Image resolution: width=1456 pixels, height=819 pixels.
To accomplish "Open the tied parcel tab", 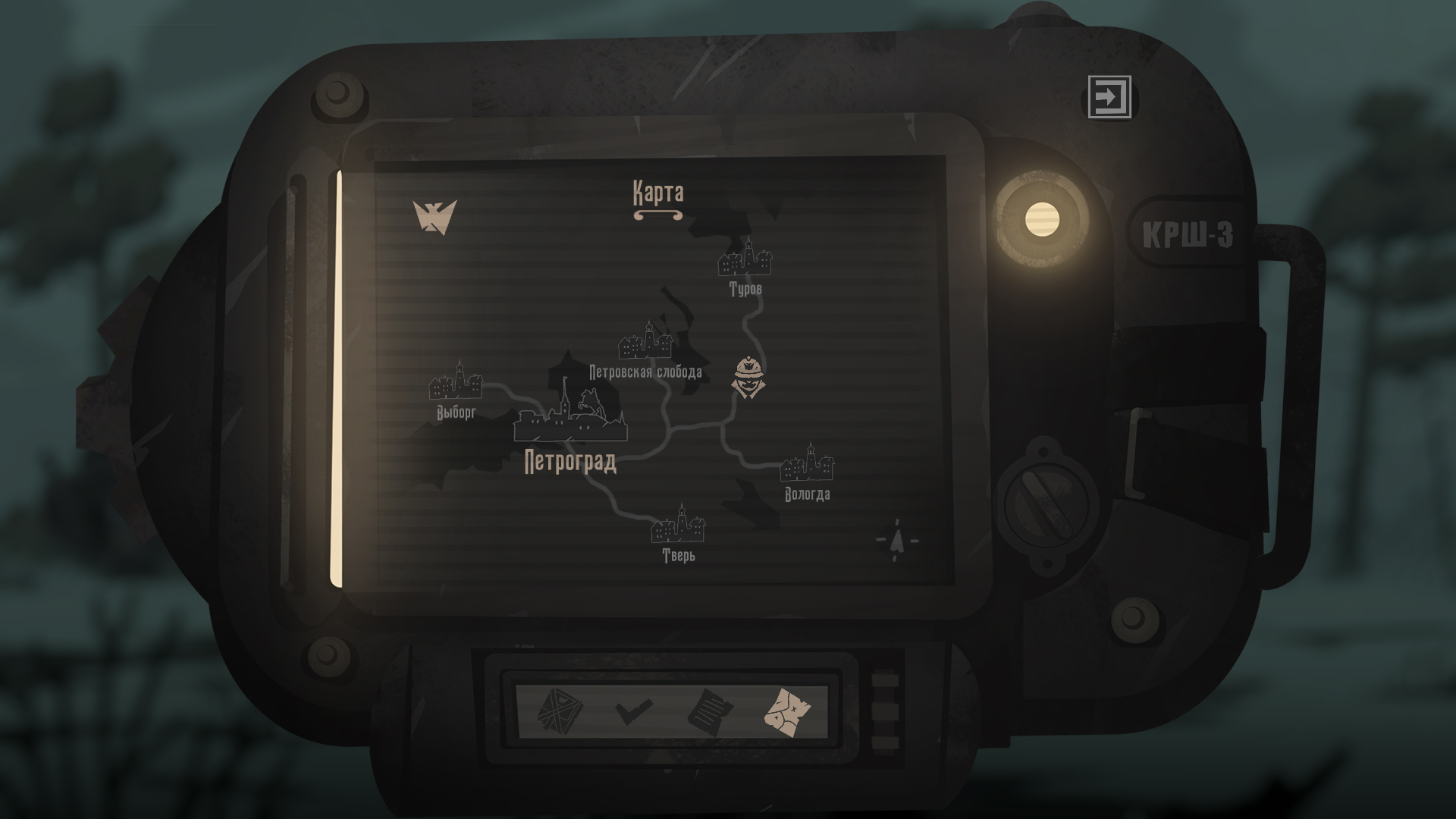I will pos(559,712).
